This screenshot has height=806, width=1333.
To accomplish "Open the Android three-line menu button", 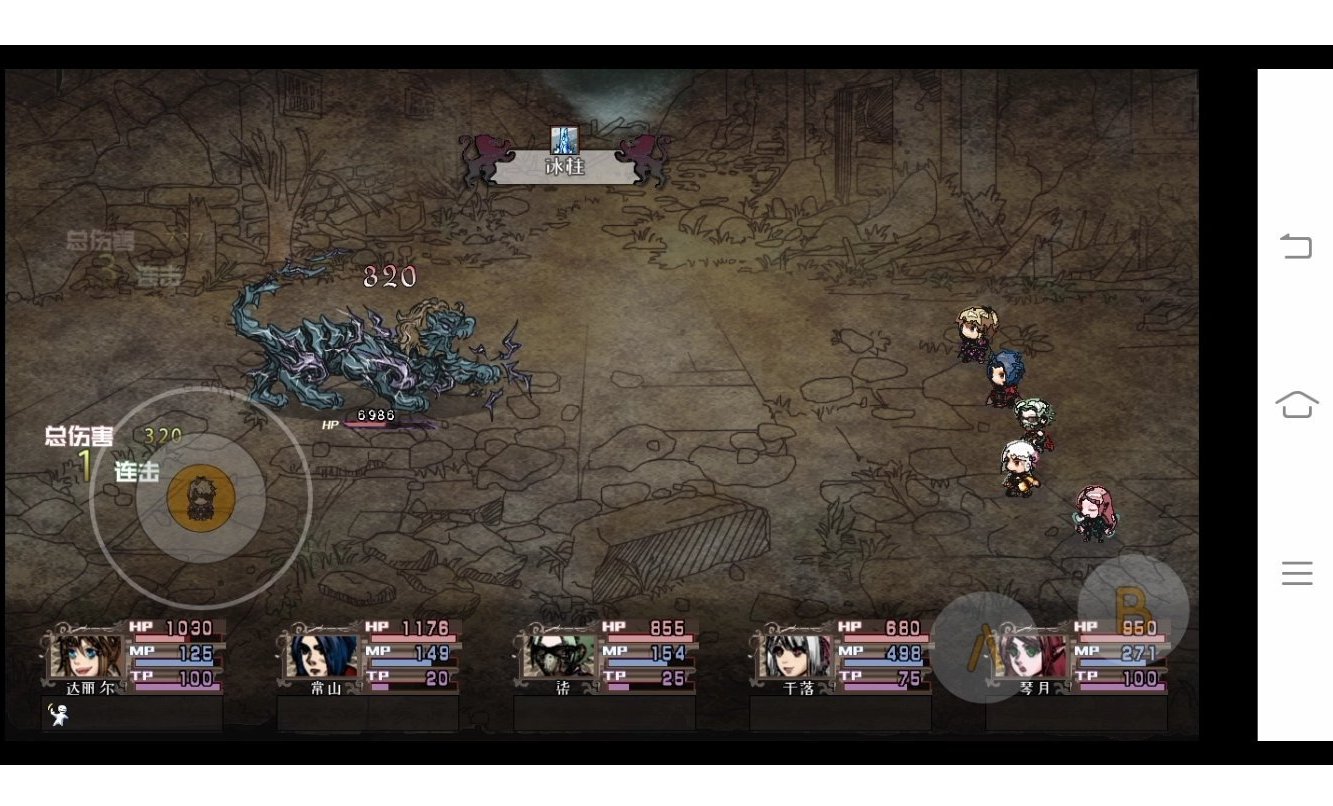I will (x=1296, y=573).
